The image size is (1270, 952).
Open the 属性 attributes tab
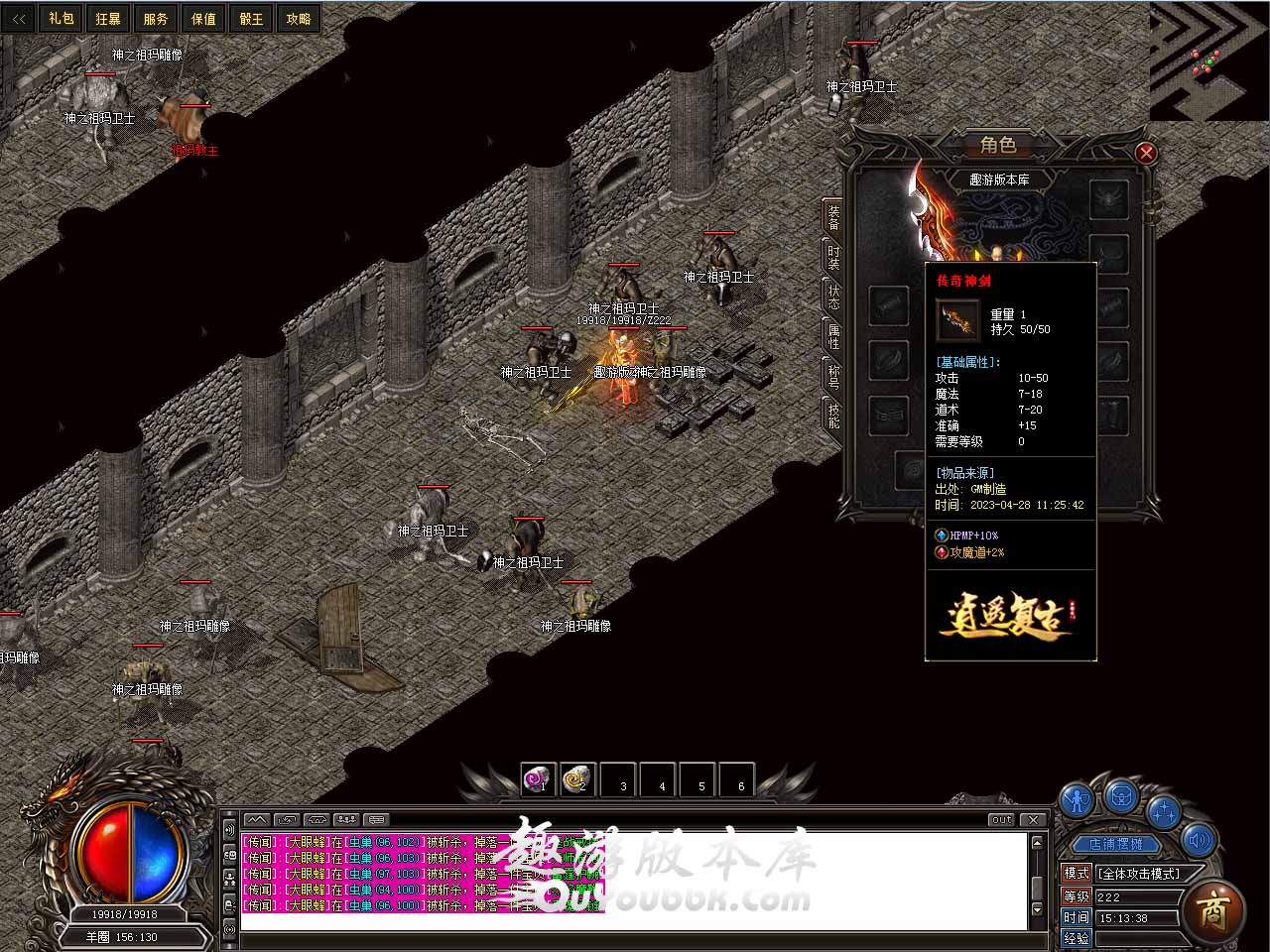click(x=833, y=336)
